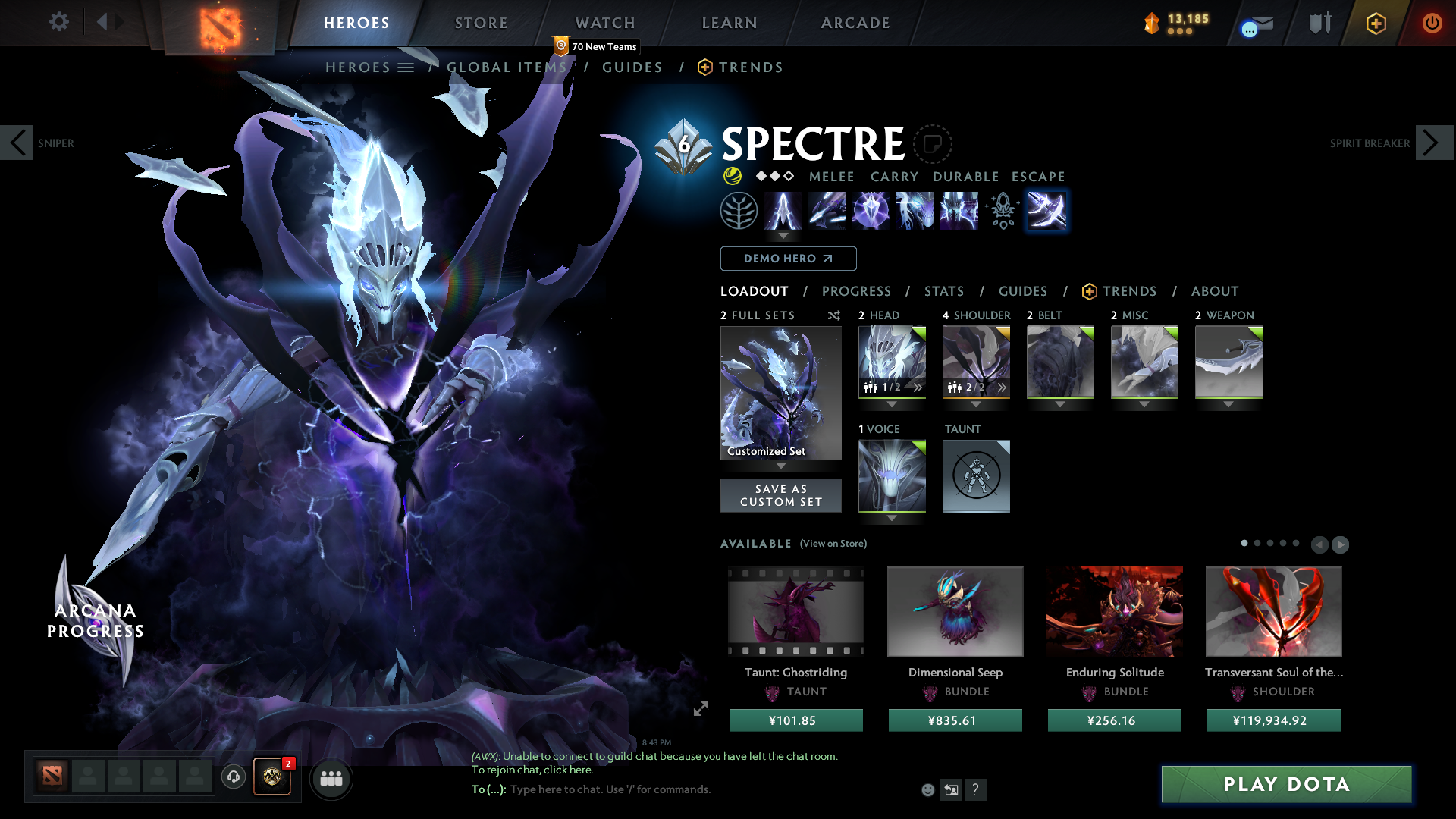The height and width of the screenshot is (819, 1456).
Task: Switch to the PROGRESS tab
Action: tap(856, 291)
